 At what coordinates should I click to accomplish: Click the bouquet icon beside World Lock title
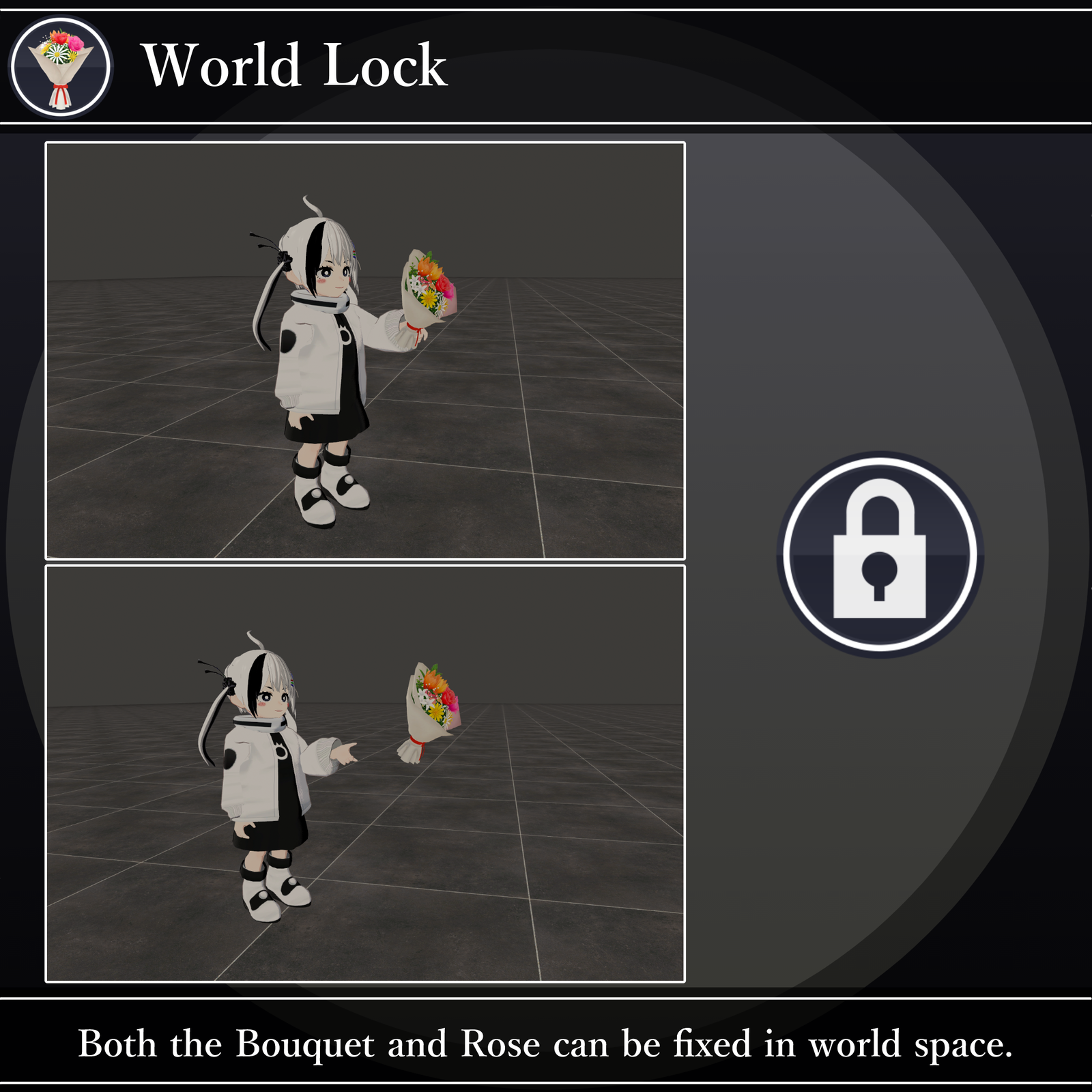(x=61, y=67)
